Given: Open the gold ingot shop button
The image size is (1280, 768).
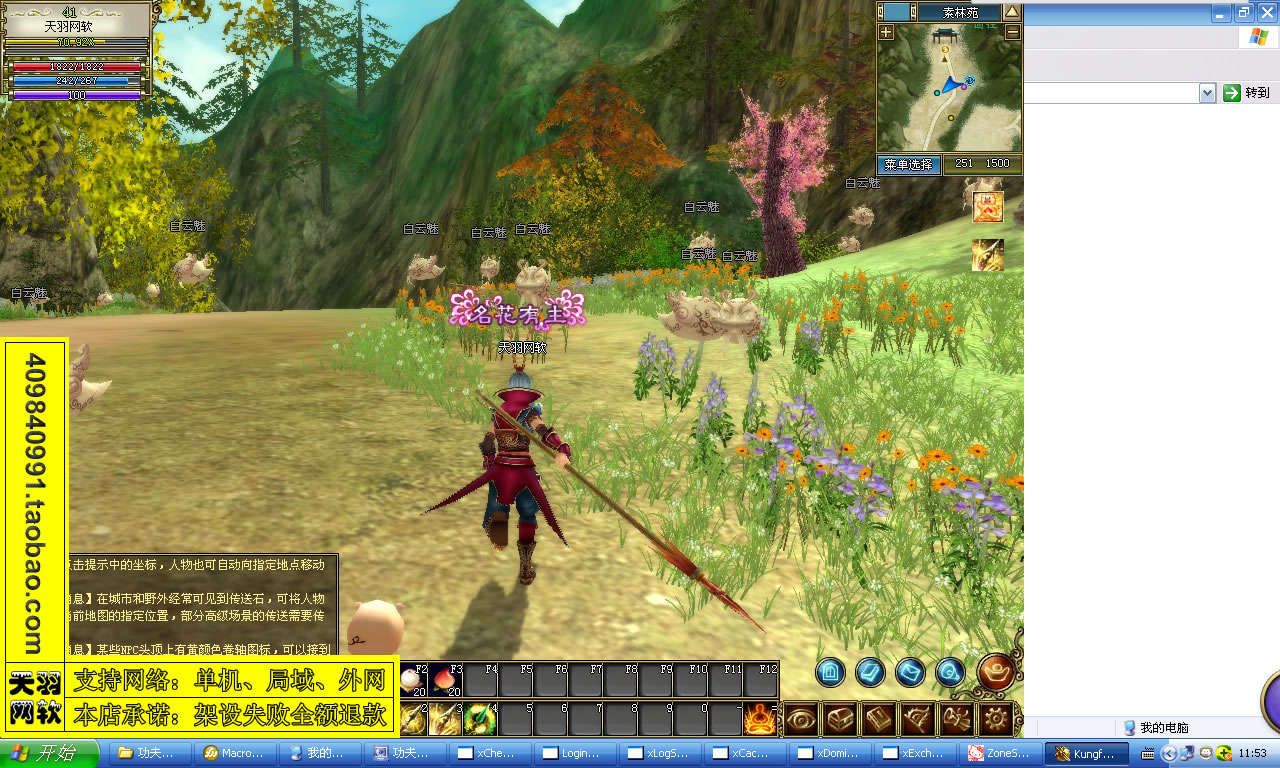Looking at the screenshot, I should click(x=996, y=672).
